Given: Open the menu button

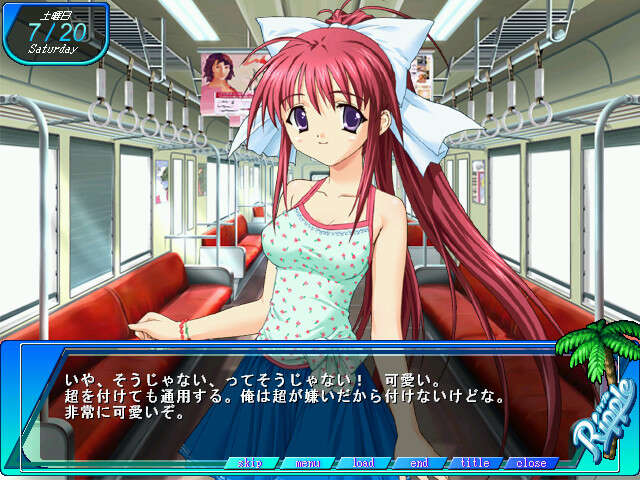Looking at the screenshot, I should coord(307,463).
